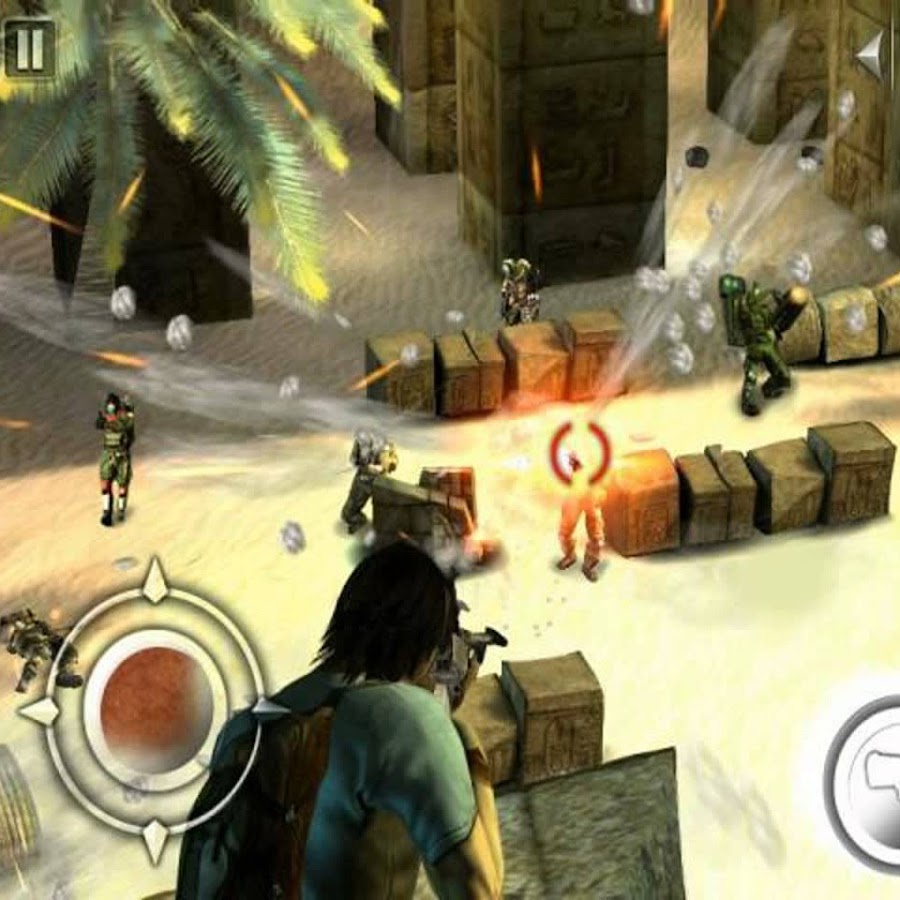The image size is (900, 900).
Task: Tap the joystick's left arrow
Action: (x=40, y=712)
